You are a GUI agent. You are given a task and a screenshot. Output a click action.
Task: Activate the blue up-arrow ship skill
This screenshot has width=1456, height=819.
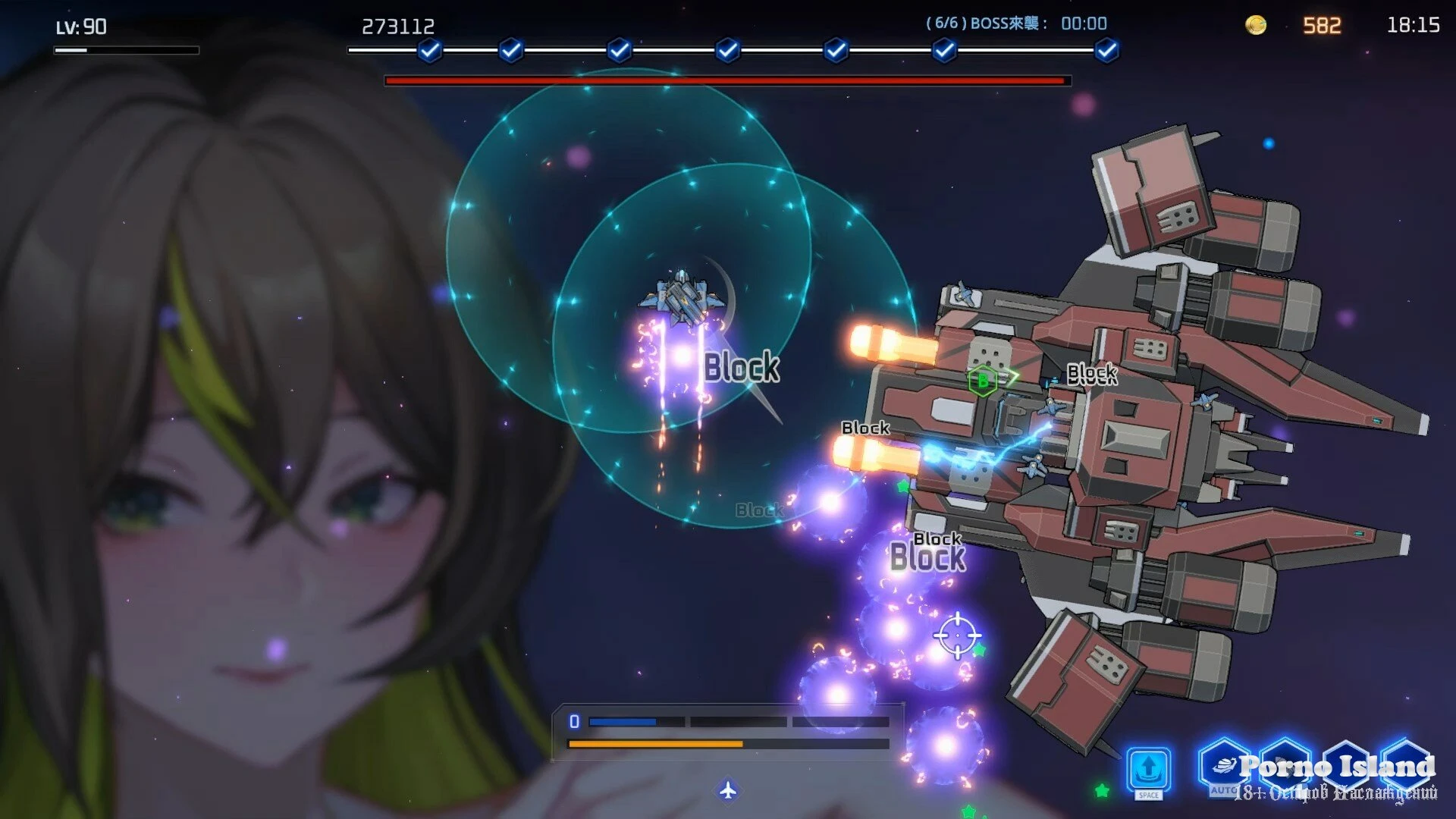click(1148, 769)
